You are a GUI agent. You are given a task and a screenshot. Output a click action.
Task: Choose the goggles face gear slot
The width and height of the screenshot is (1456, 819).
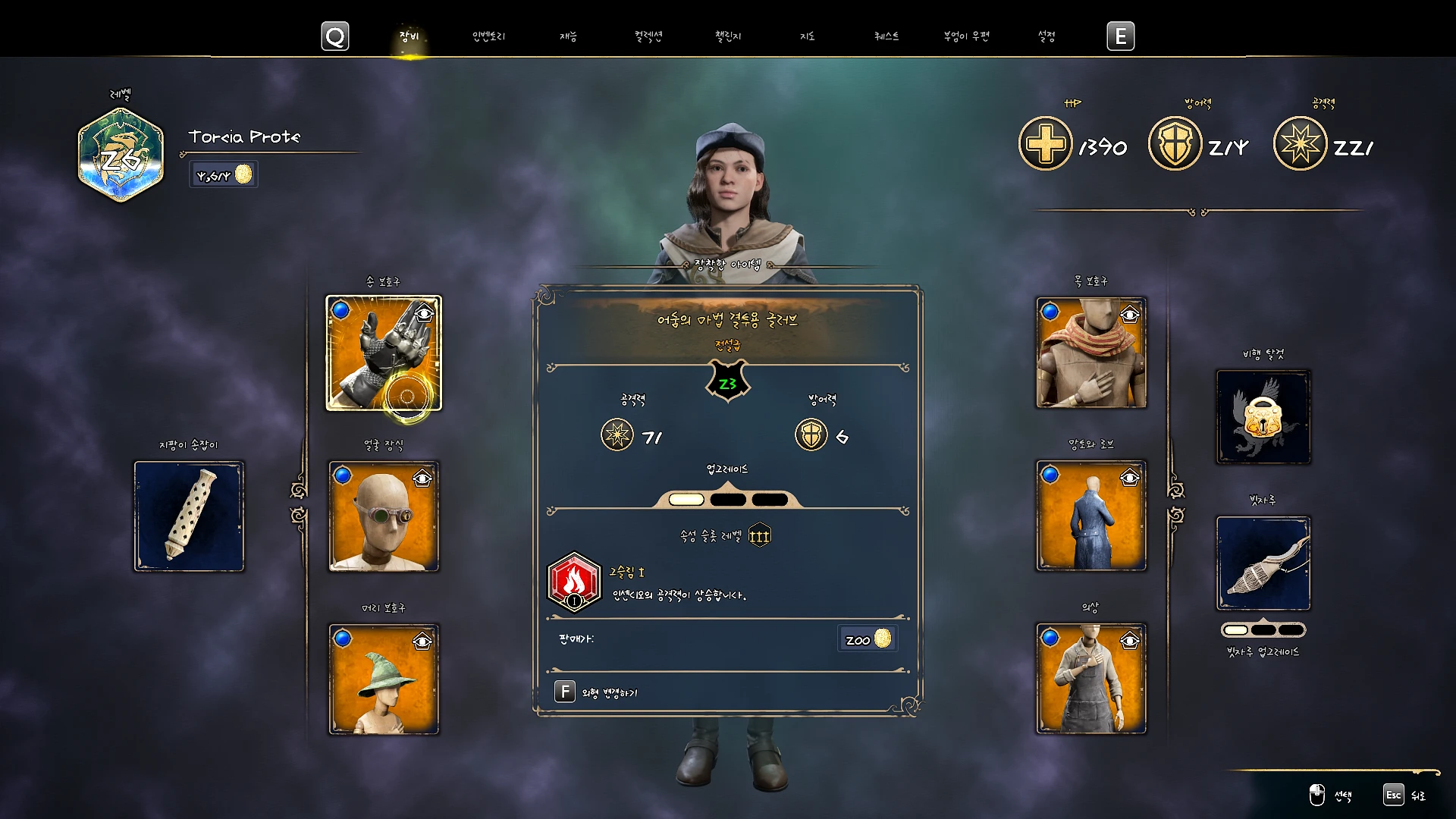(384, 516)
